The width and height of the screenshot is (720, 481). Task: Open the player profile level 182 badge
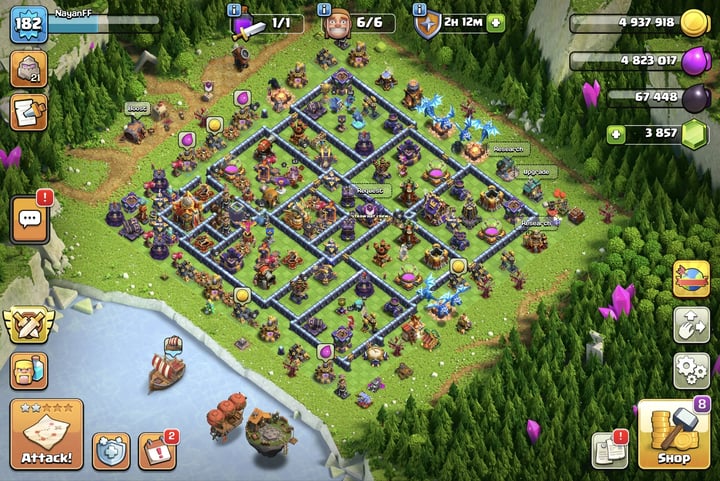tap(29, 24)
